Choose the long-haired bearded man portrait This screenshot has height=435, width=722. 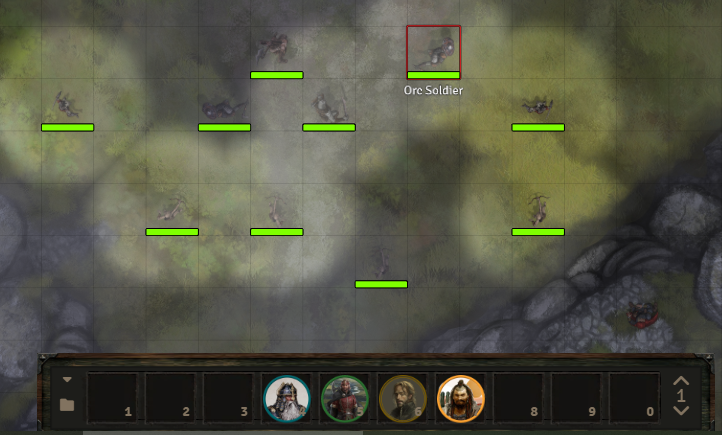tap(403, 398)
